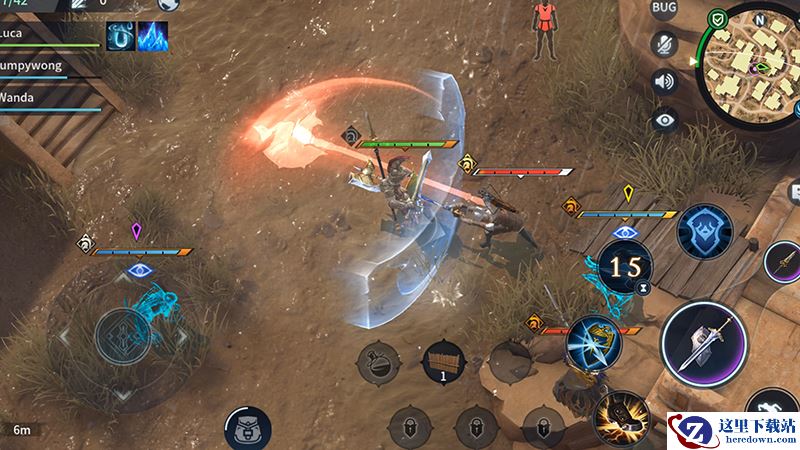Viewport: 800px width, 450px height.
Task: Open the red character equipment status figure
Action: click(x=545, y=28)
